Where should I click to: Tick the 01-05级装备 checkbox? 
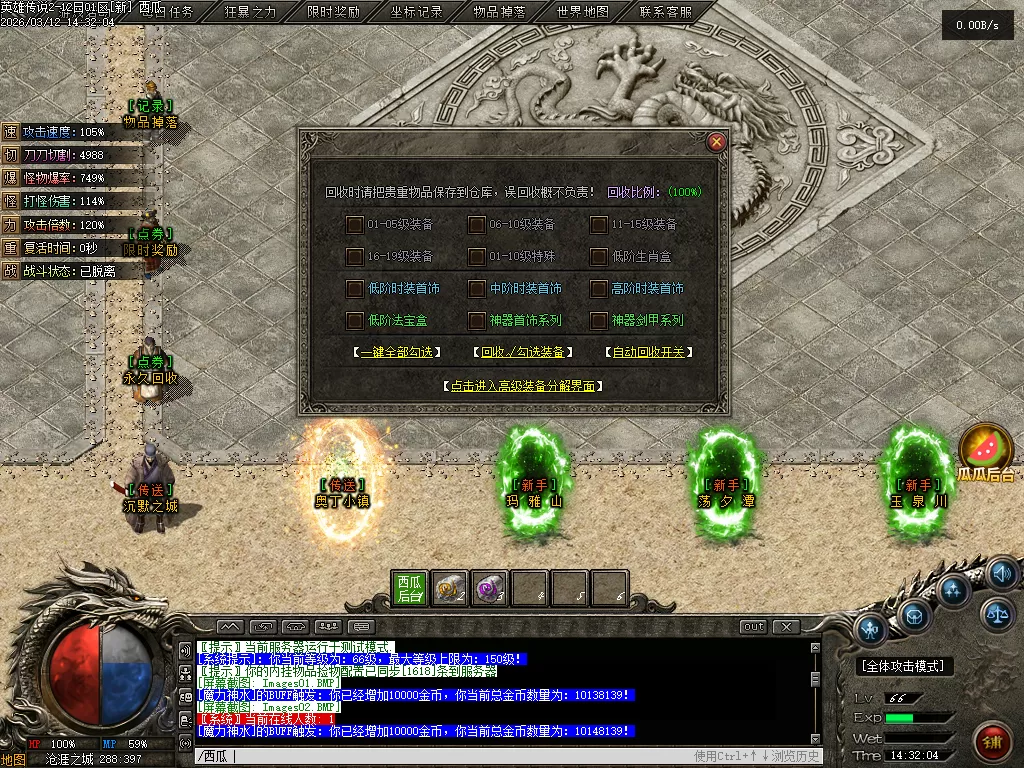[x=355, y=225]
